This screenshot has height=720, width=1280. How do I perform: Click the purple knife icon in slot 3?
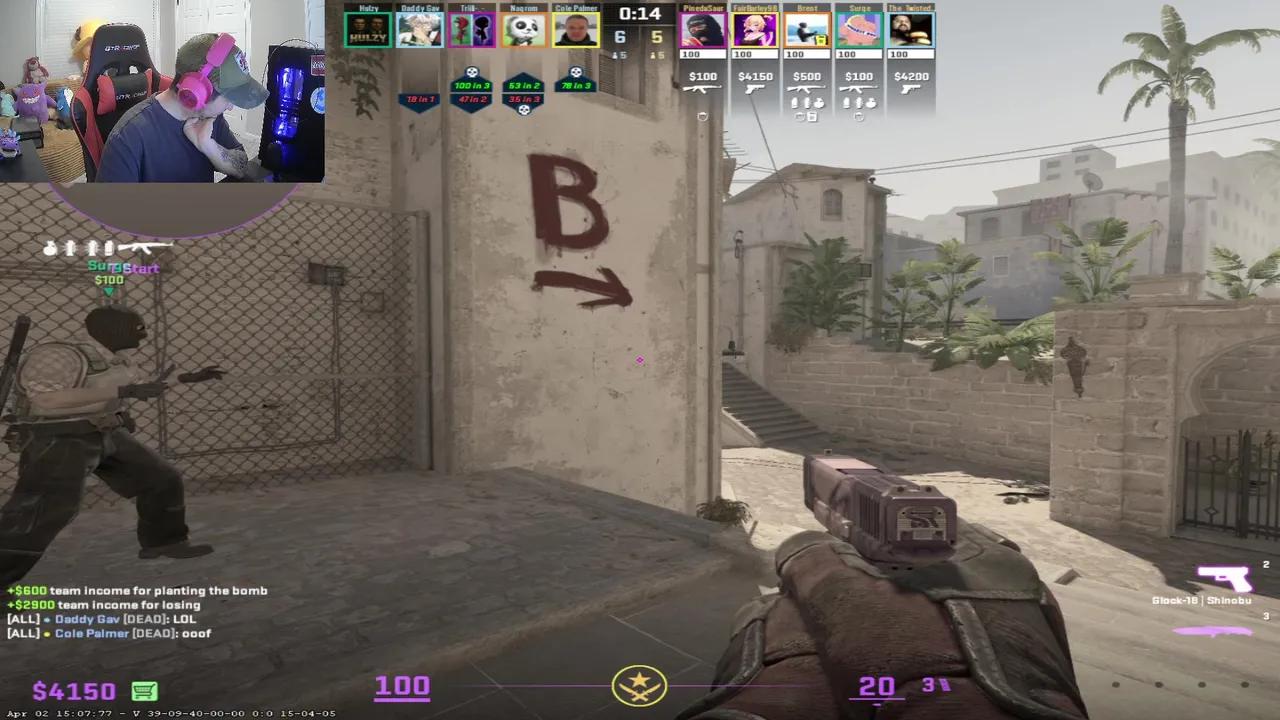coord(1214,632)
